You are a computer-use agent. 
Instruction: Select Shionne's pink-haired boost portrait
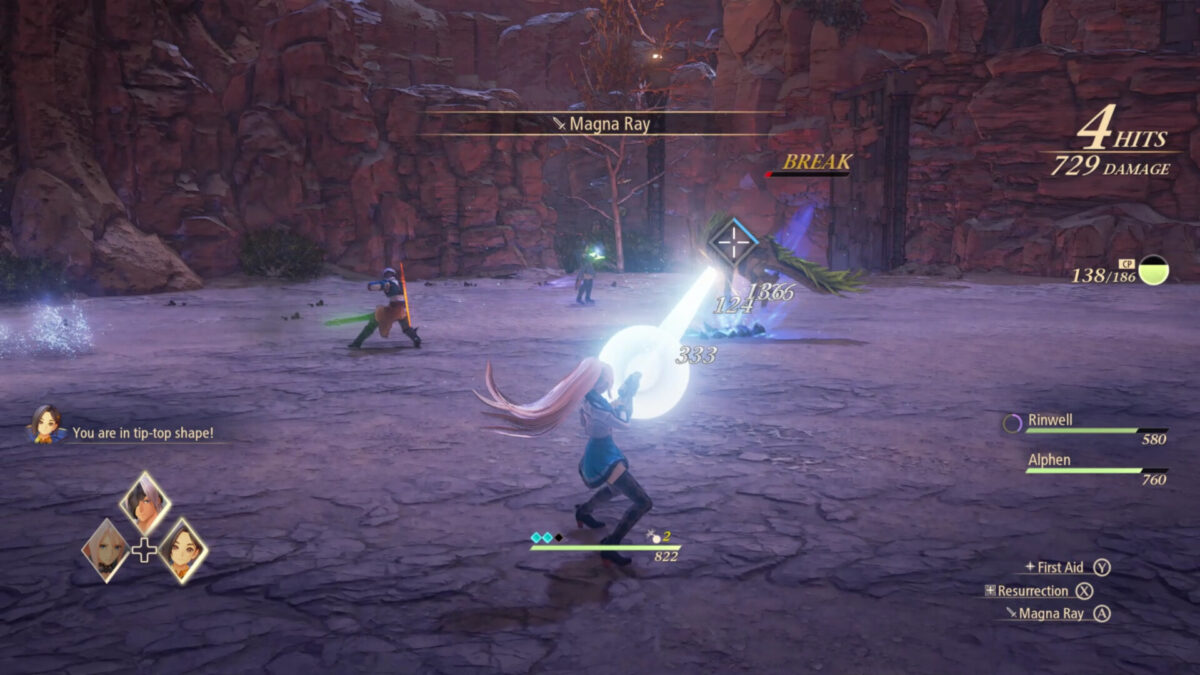pos(105,549)
